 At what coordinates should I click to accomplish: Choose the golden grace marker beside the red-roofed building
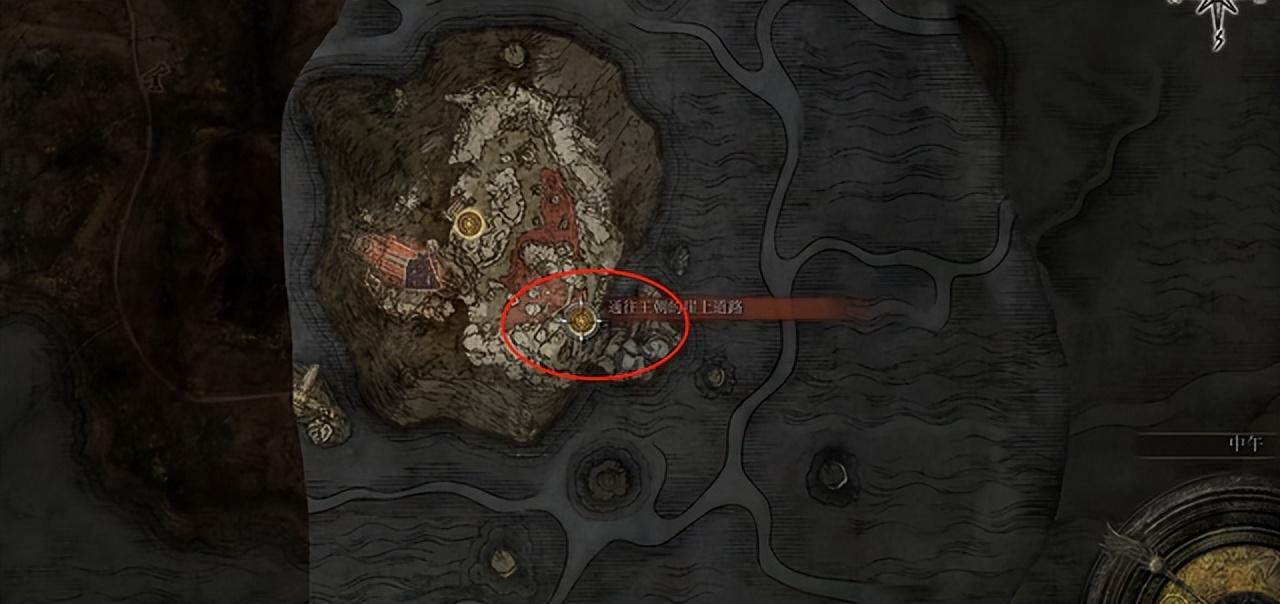tap(468, 223)
